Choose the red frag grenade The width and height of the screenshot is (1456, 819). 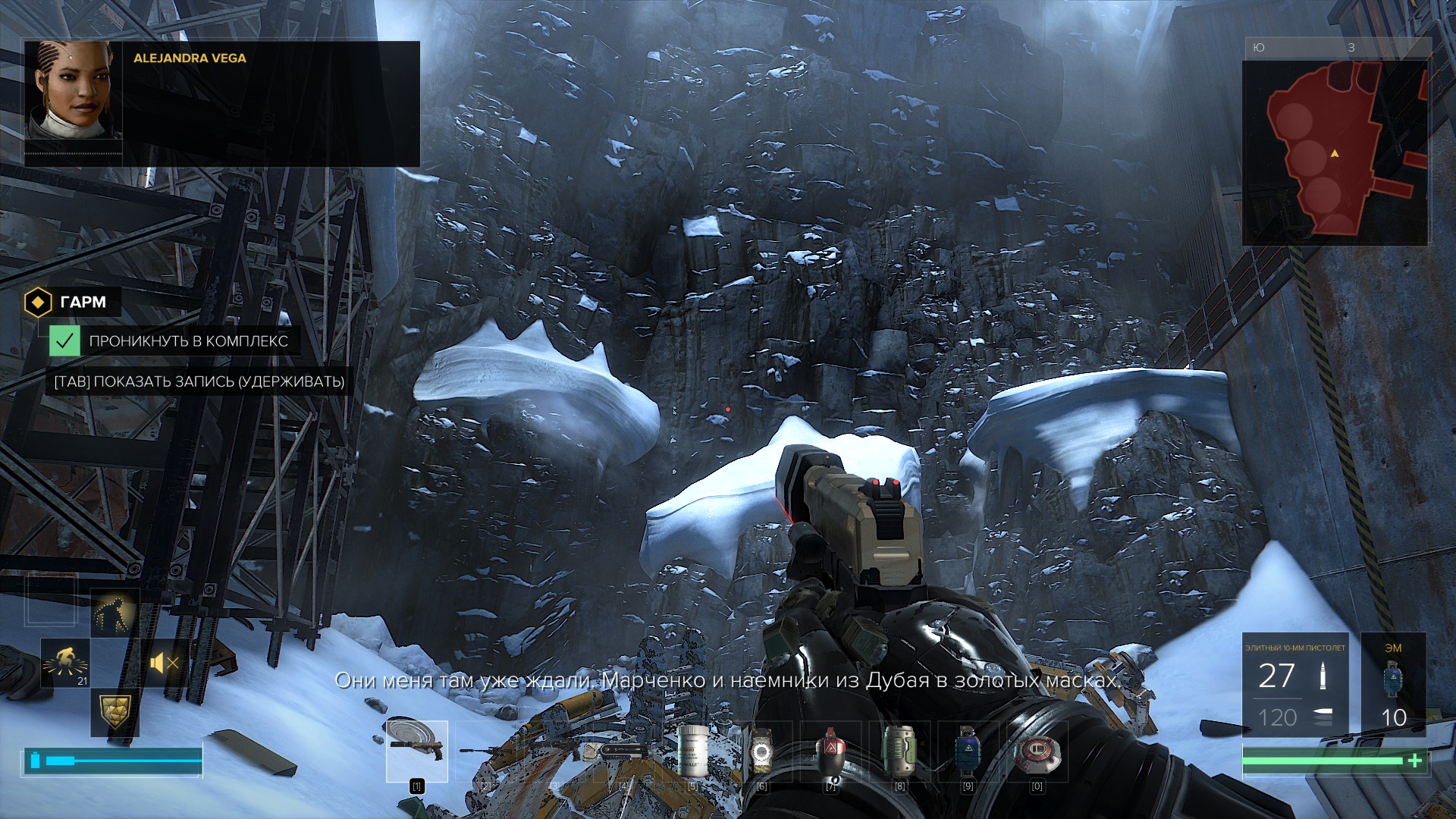click(830, 752)
